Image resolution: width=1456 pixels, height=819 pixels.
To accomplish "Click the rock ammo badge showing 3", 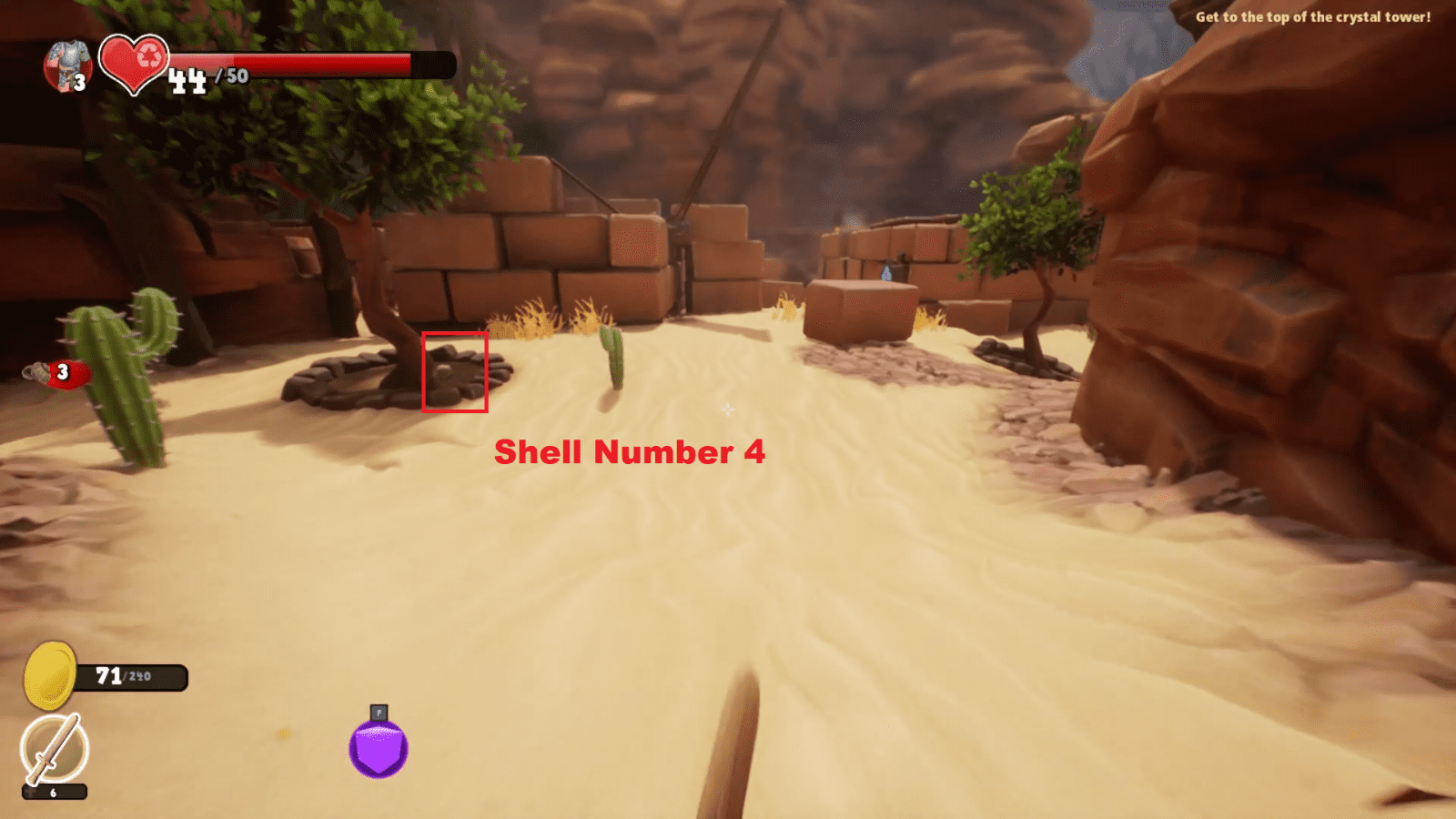I will (62, 371).
